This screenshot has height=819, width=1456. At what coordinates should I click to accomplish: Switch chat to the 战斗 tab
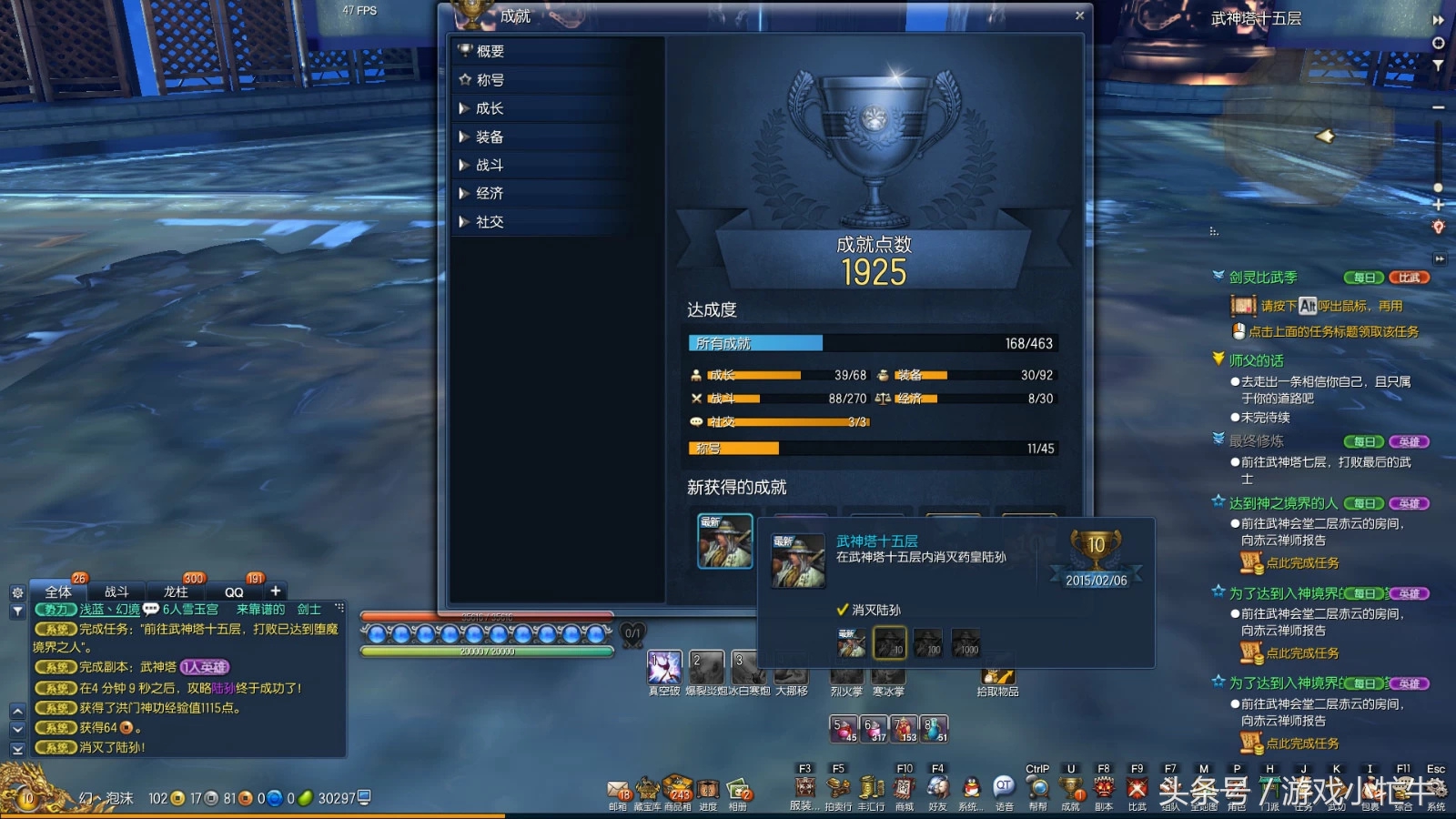[x=116, y=591]
